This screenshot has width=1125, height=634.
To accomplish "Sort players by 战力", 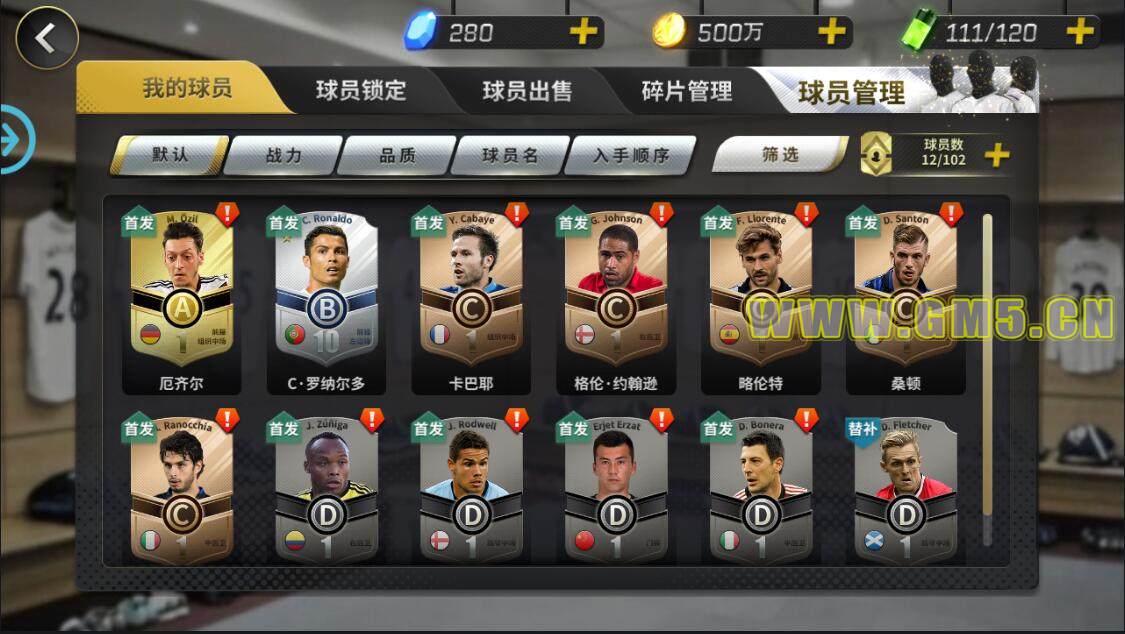I will coord(284,155).
